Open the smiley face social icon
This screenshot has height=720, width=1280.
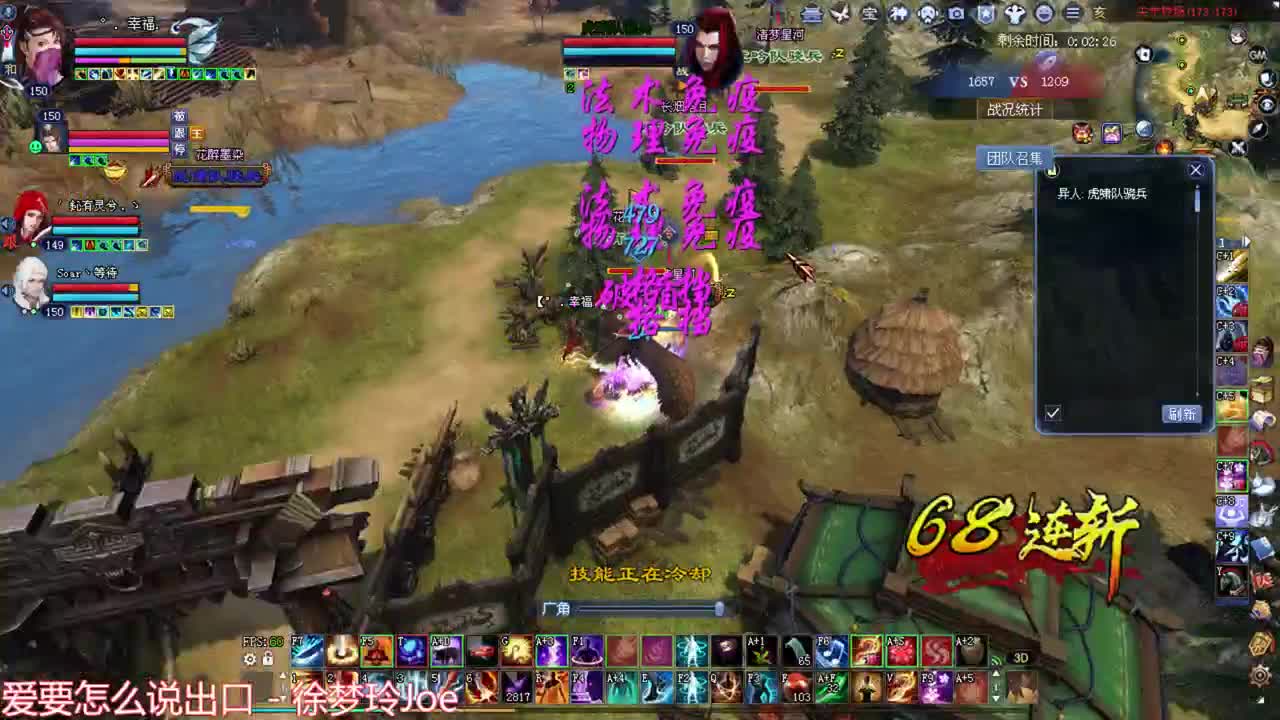pyautogui.click(x=1046, y=14)
